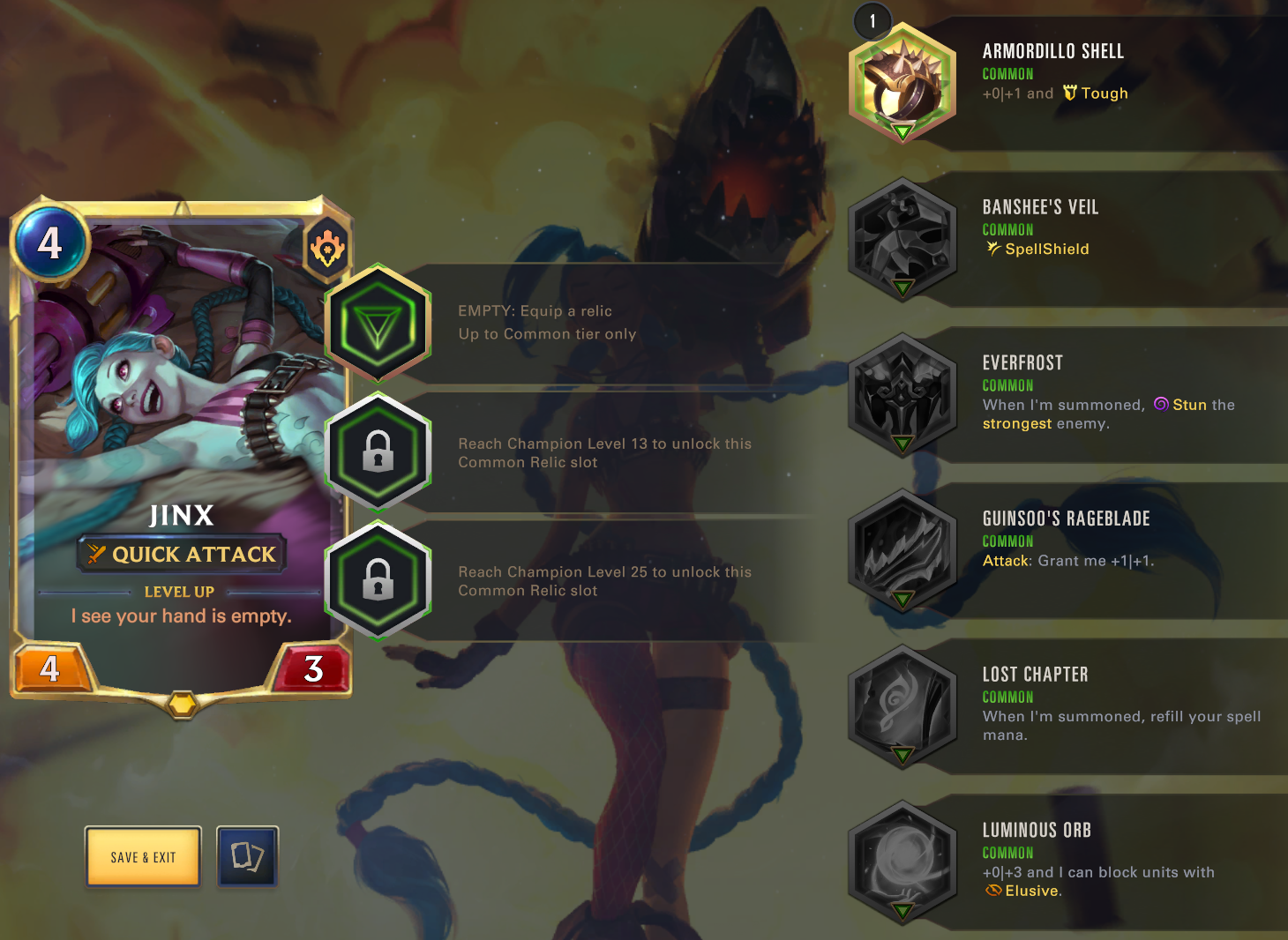
Task: Click the Stun keyword in Everfrost's description
Action: [x=1185, y=405]
